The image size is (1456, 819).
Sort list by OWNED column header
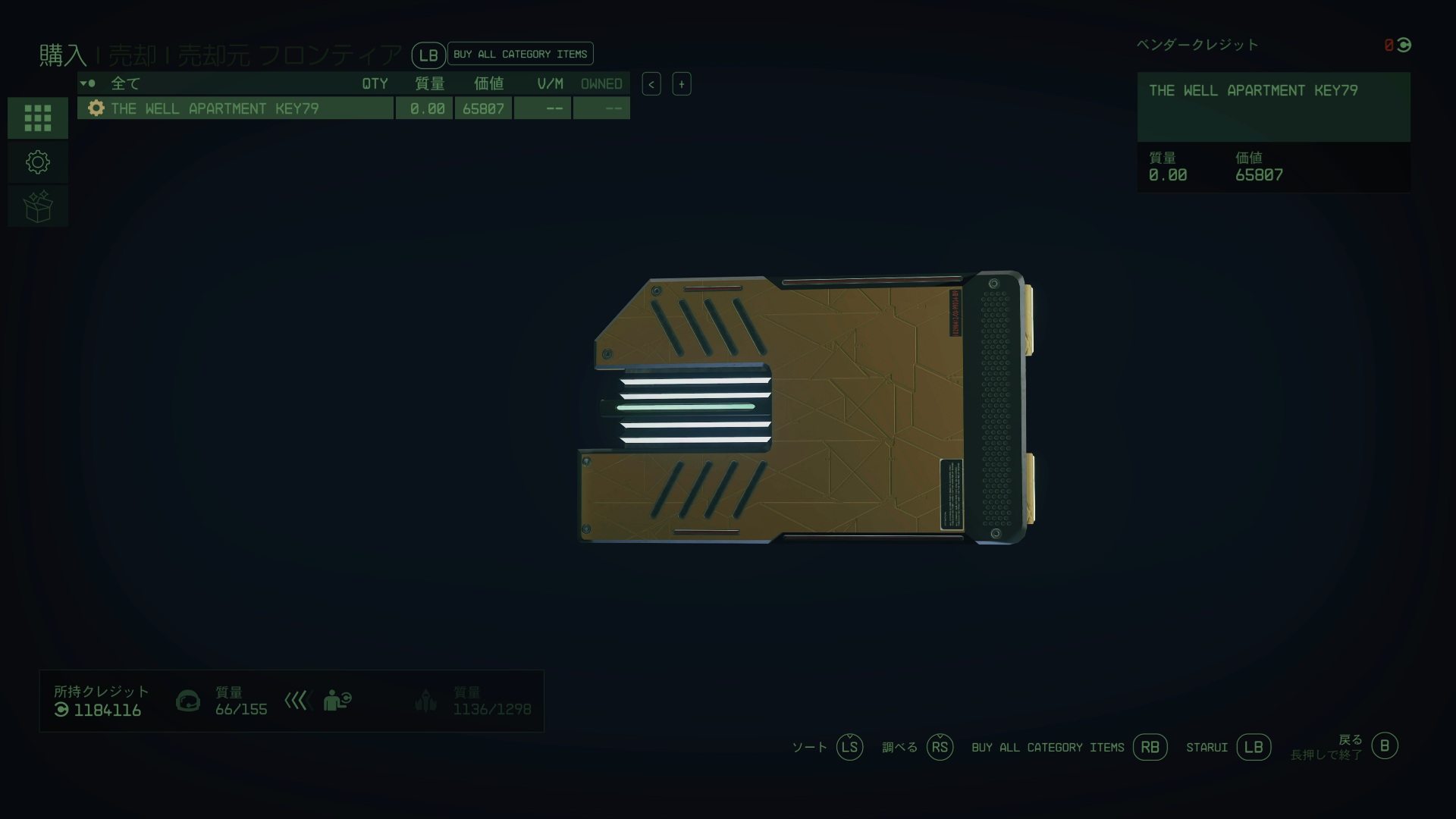pyautogui.click(x=601, y=83)
